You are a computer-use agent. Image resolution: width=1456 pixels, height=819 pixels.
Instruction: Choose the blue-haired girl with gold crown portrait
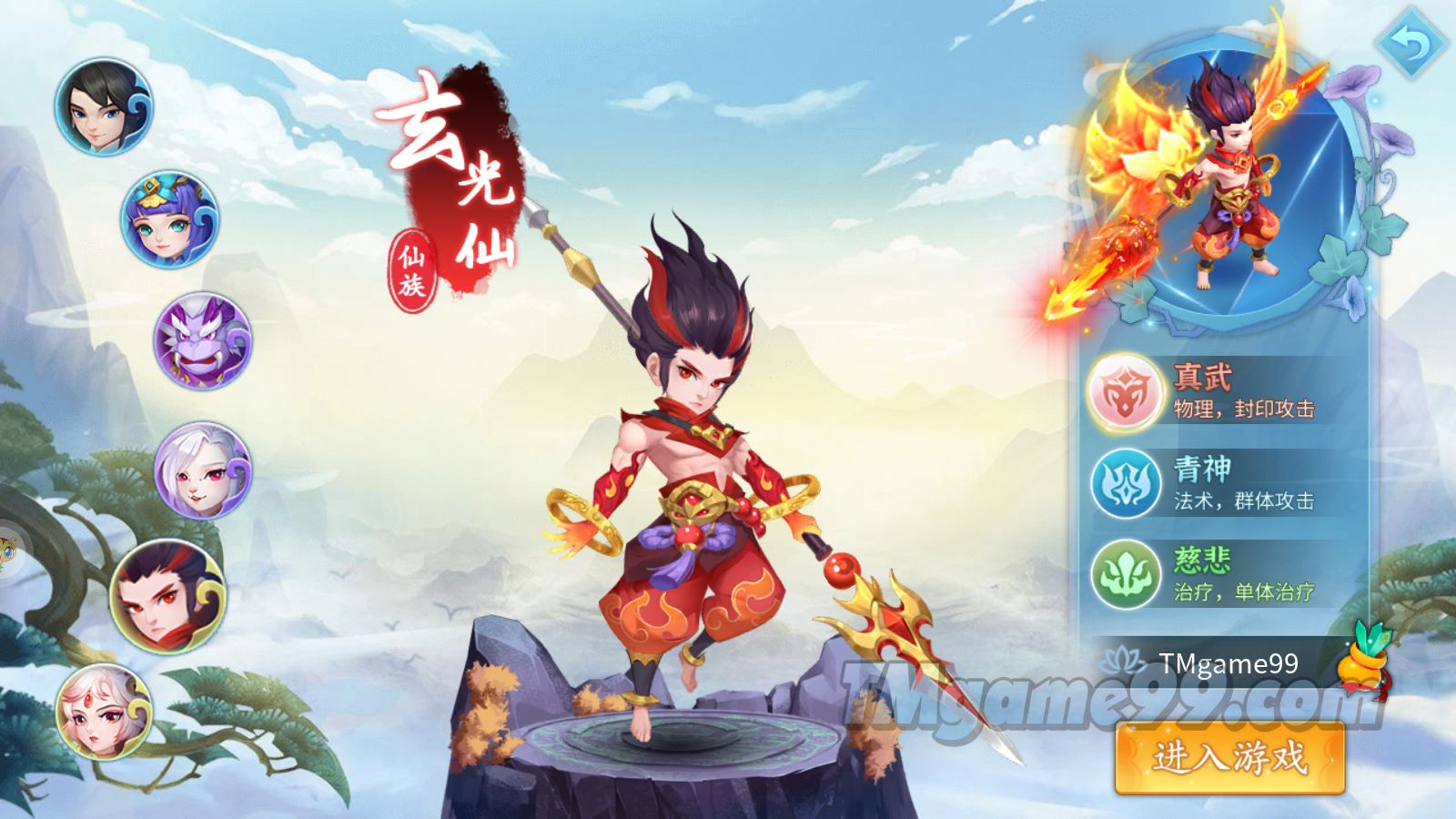click(x=170, y=219)
